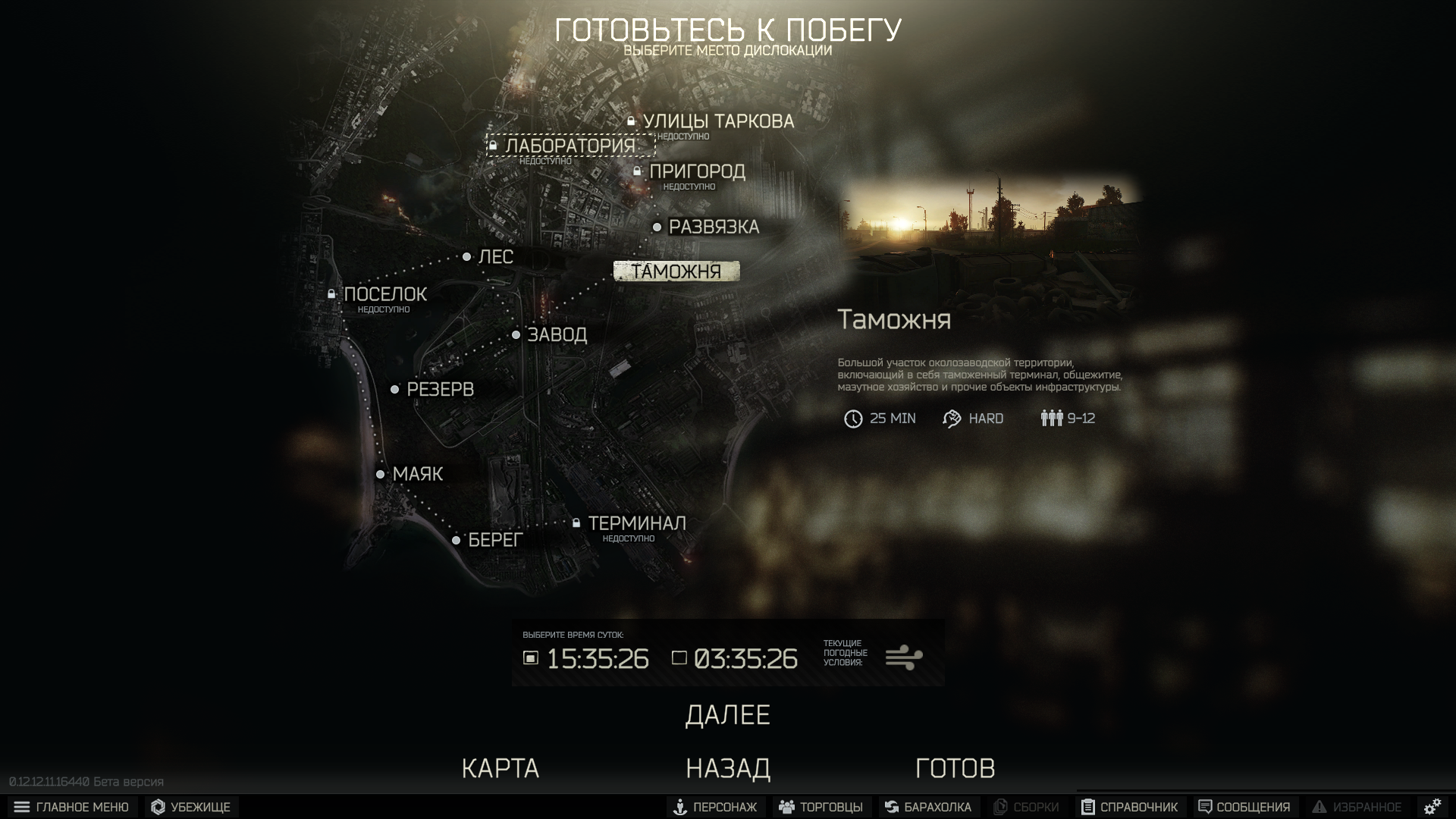This screenshot has height=819, width=1456.
Task: Open the Карта button
Action: pyautogui.click(x=500, y=768)
